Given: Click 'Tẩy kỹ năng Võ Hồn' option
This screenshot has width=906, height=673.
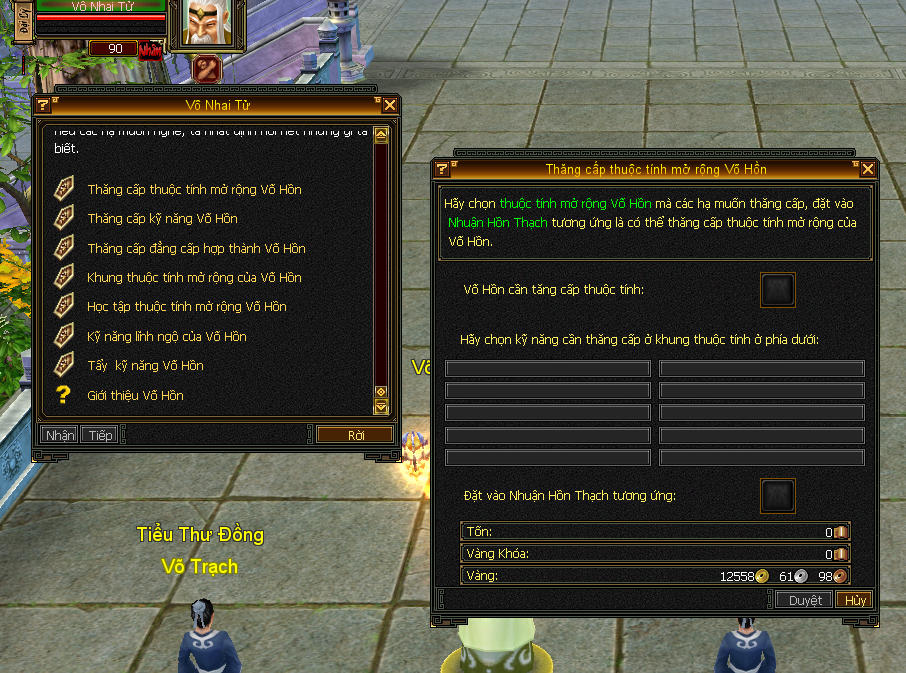Looking at the screenshot, I should pyautogui.click(x=145, y=366).
